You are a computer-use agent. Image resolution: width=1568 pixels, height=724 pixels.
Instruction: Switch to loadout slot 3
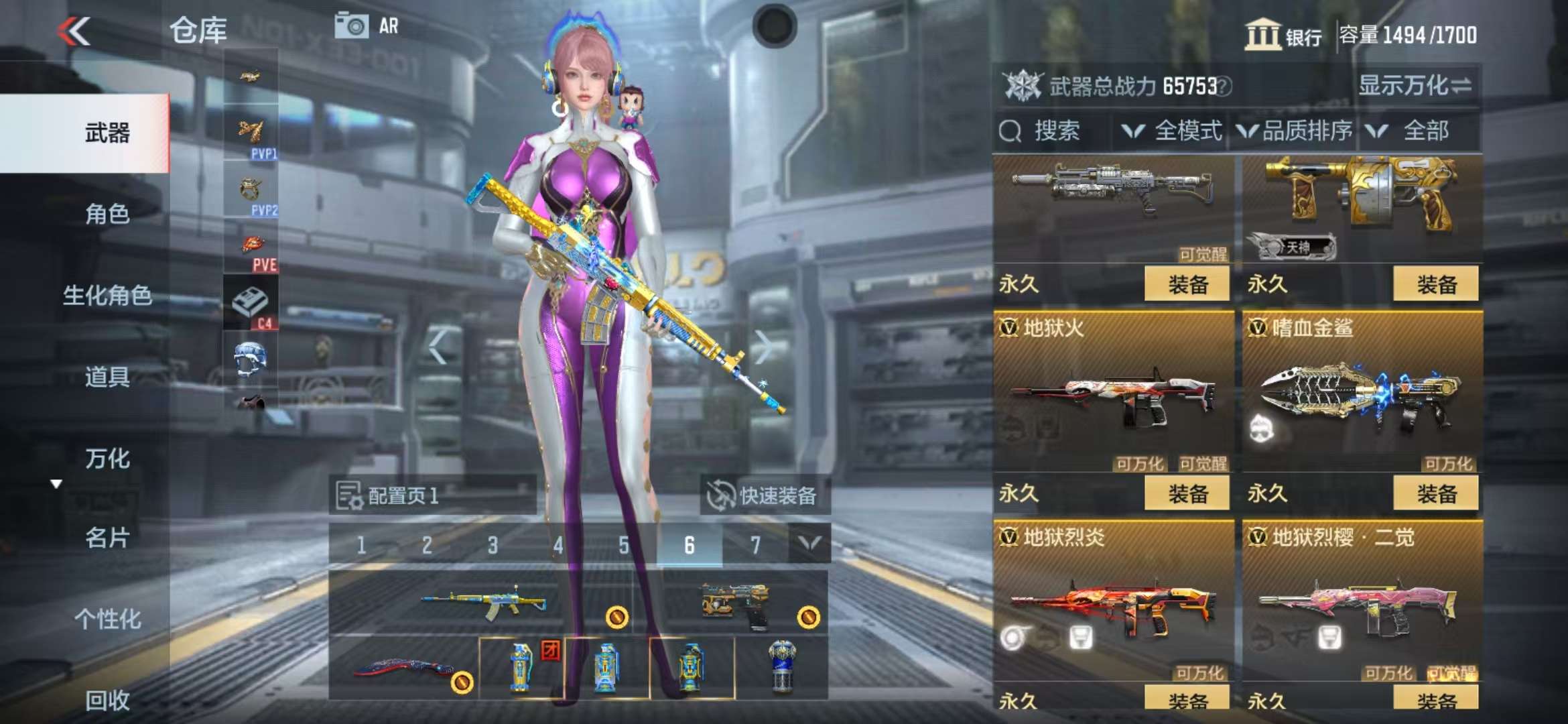[493, 546]
